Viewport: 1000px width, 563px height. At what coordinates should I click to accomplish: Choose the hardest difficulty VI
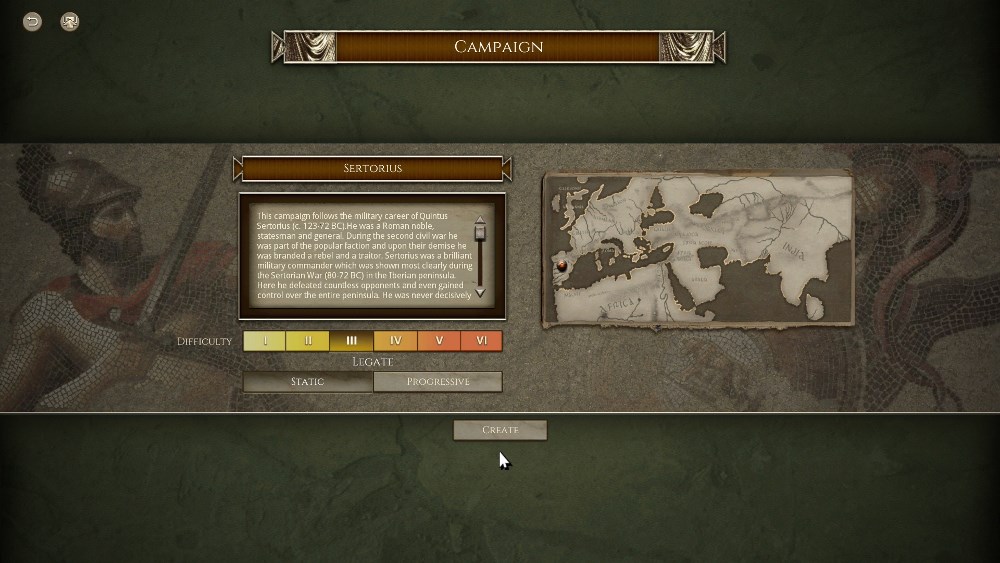click(481, 341)
